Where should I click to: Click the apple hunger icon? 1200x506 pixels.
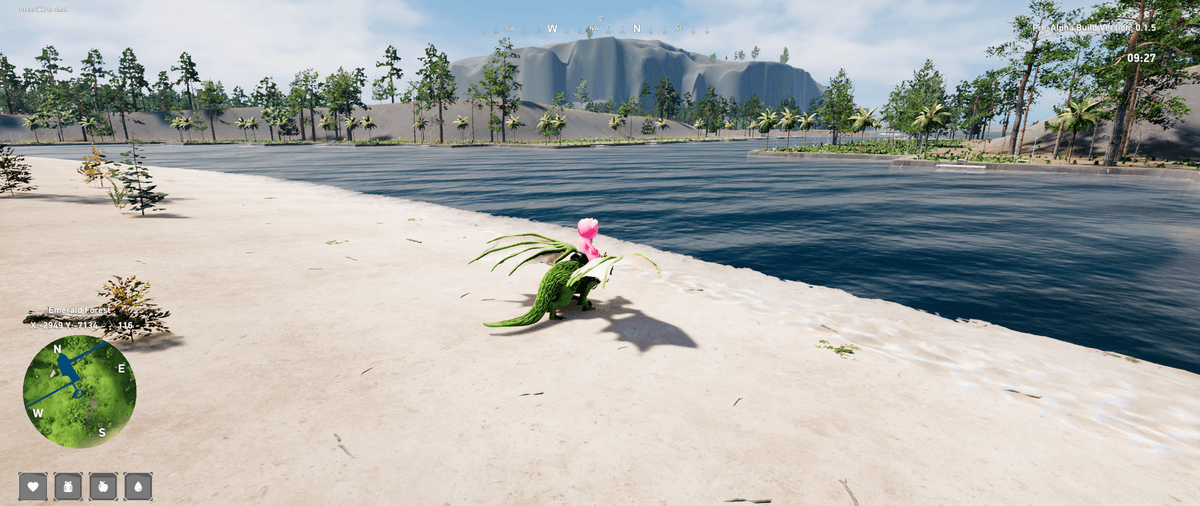click(x=103, y=486)
